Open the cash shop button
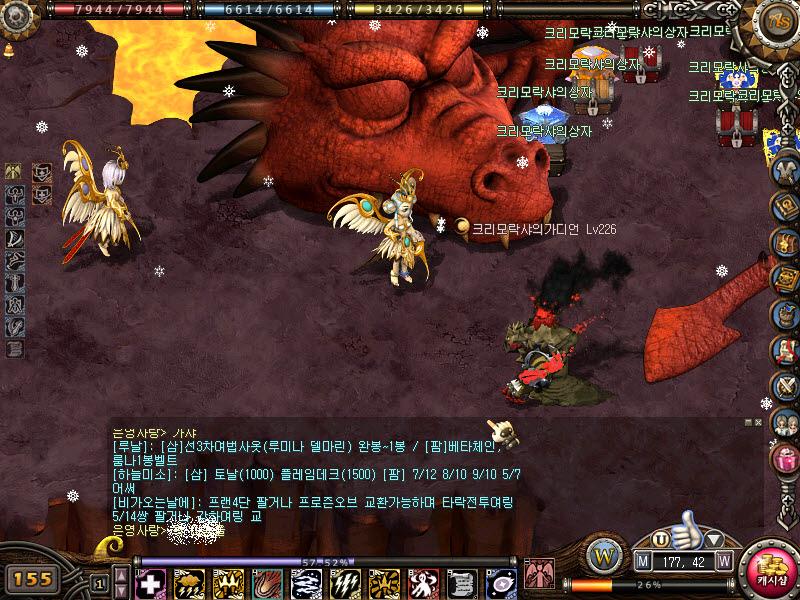 (x=770, y=568)
